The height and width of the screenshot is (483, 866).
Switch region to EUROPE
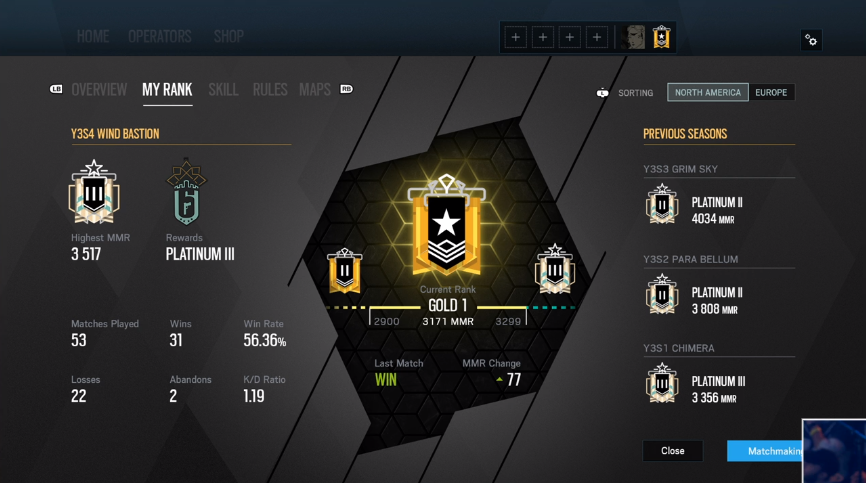tap(771, 93)
